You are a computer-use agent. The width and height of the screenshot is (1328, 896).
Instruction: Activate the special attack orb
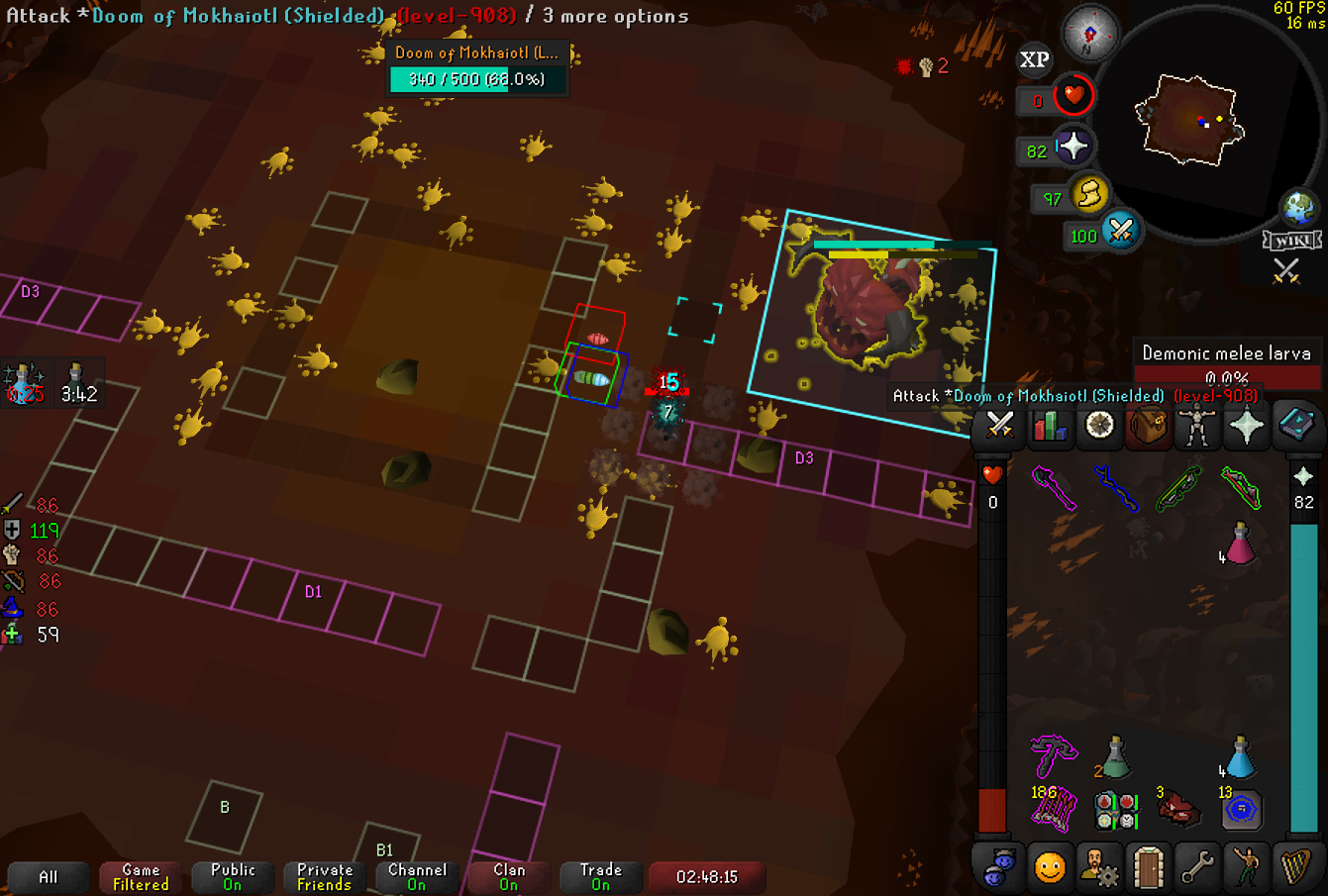(1120, 232)
